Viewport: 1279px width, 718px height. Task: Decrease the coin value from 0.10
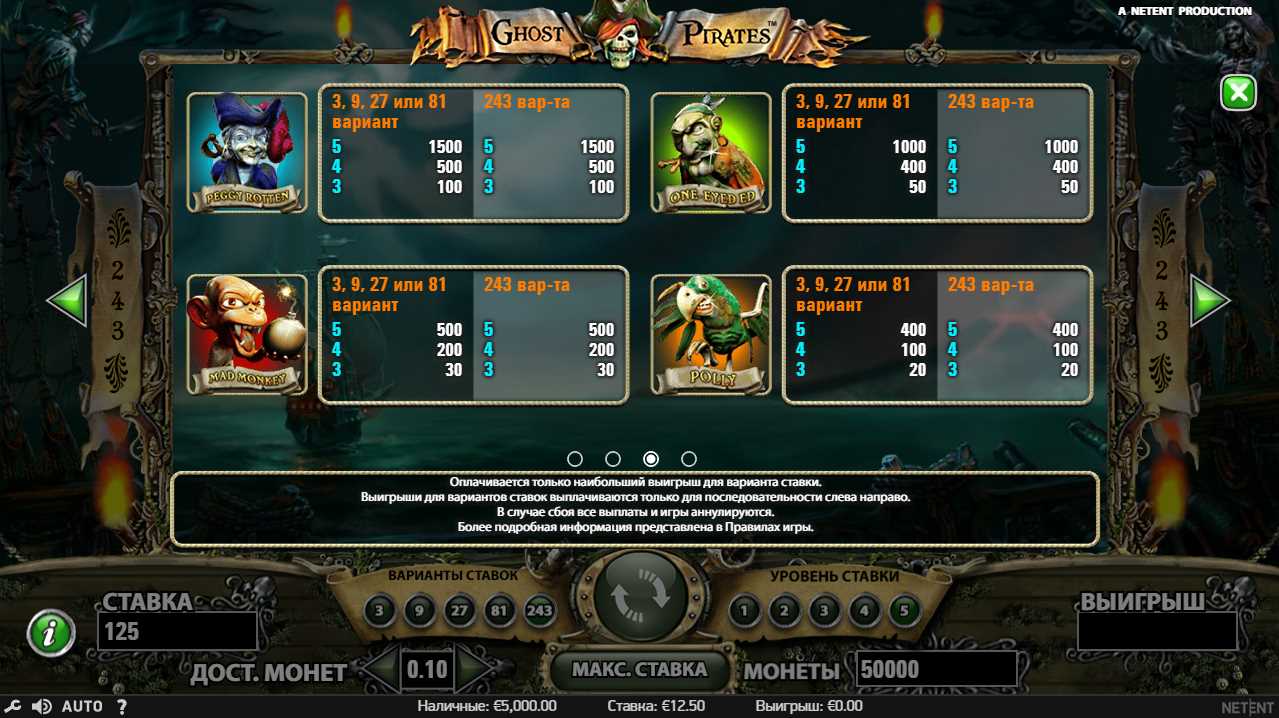(380, 669)
